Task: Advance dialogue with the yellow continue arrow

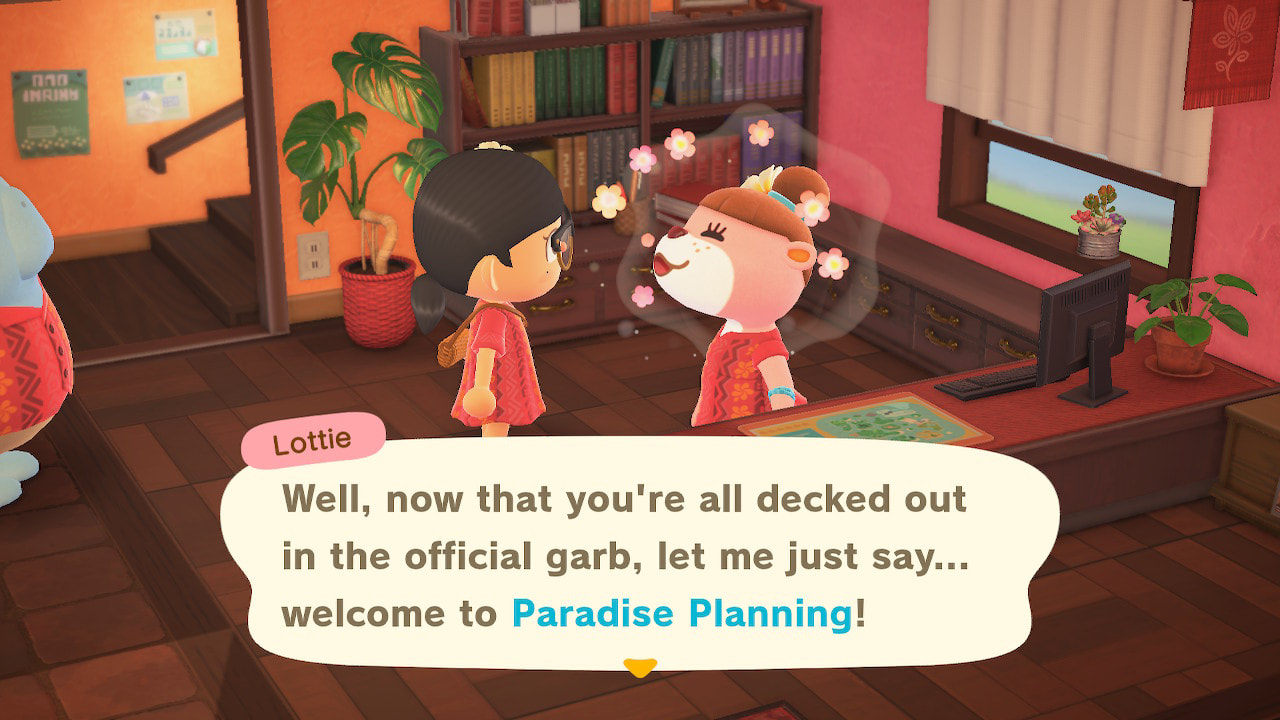Action: [x=639, y=667]
